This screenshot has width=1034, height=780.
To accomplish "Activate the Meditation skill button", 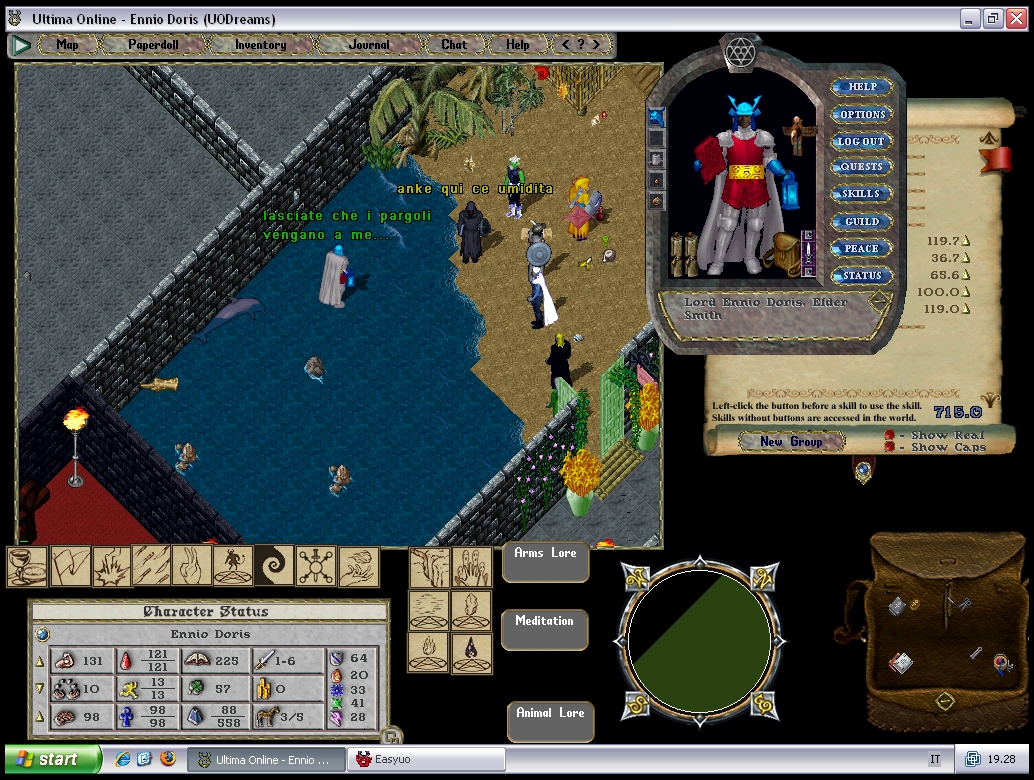I will 545,630.
